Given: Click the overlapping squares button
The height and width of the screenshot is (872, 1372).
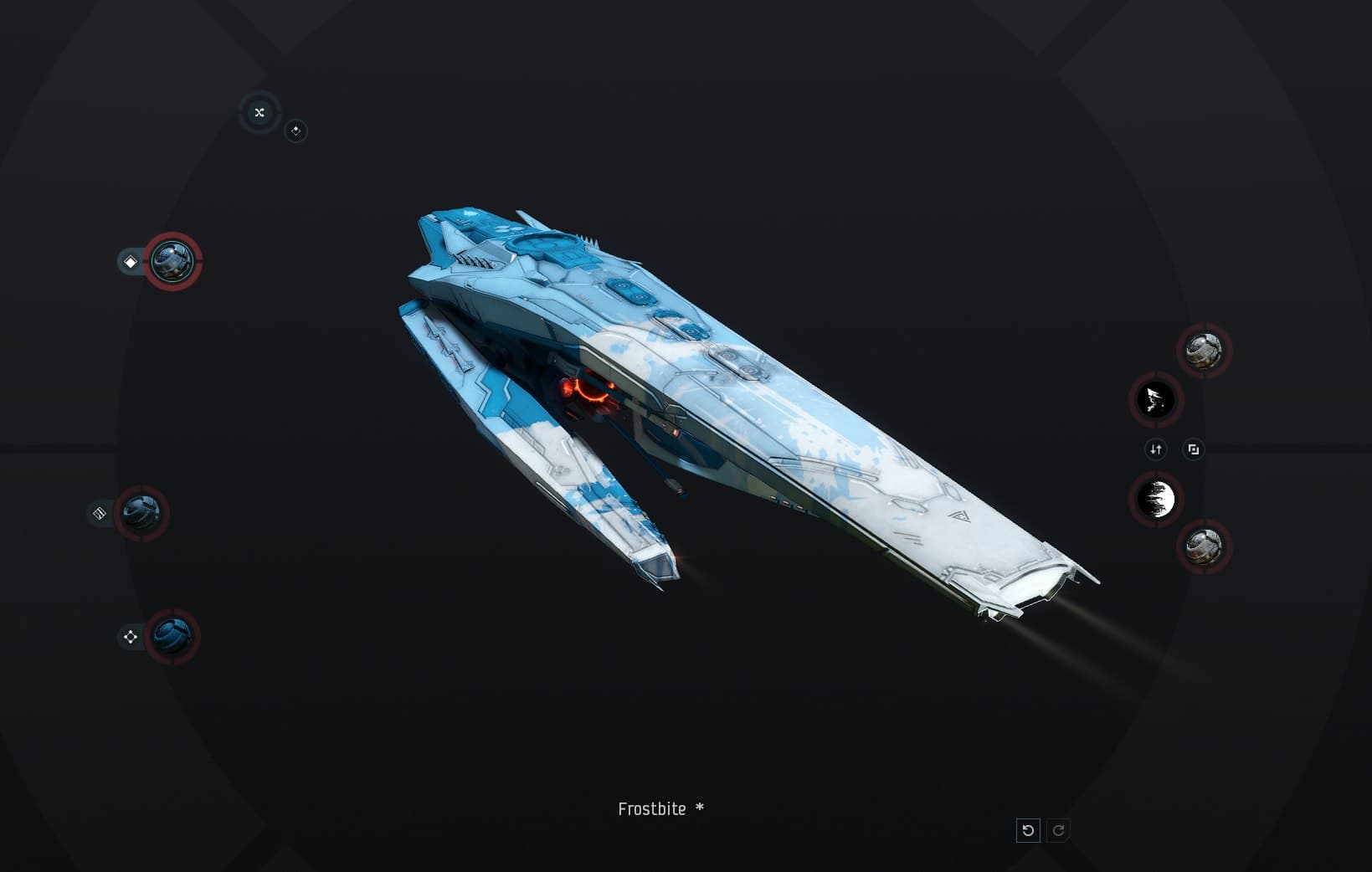Looking at the screenshot, I should click(x=1193, y=449).
